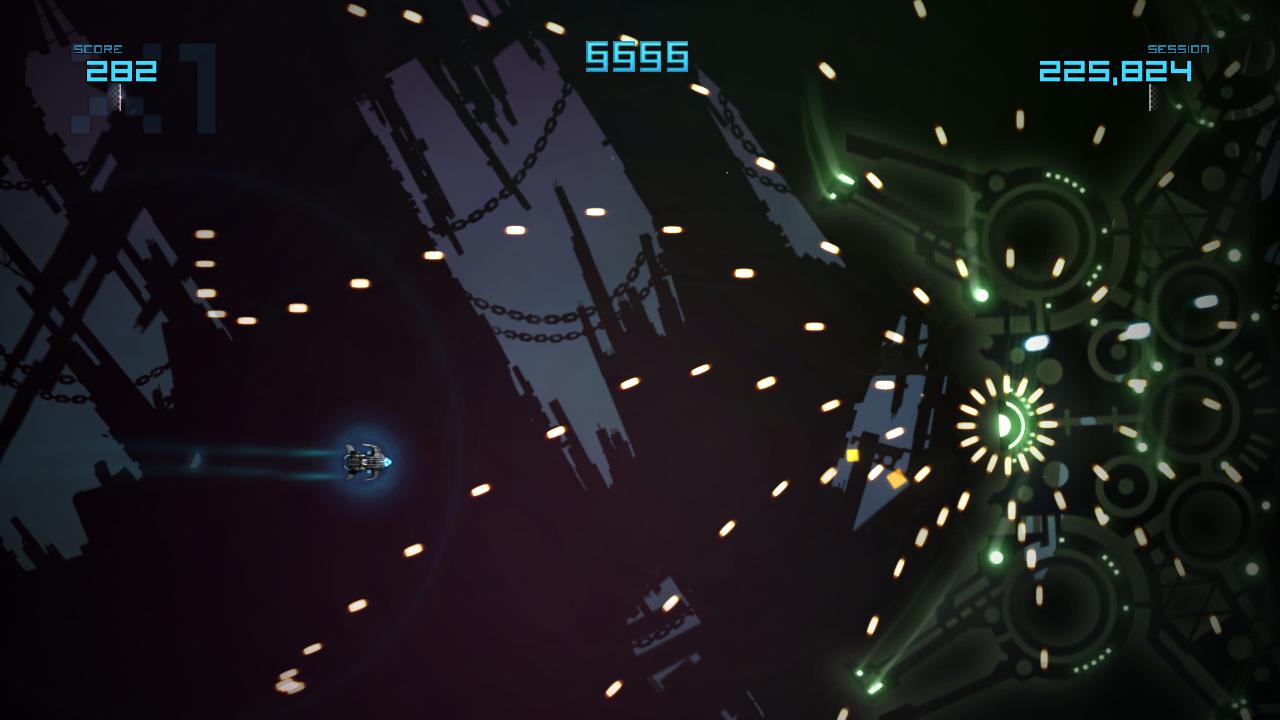Click the SCORE label in the HUD
This screenshot has height=720, width=1280.
[x=100, y=48]
